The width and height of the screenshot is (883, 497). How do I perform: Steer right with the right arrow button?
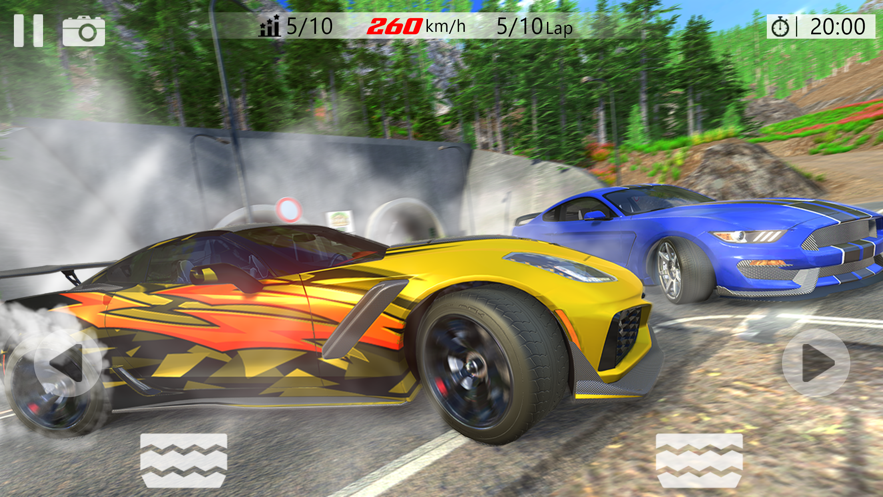point(815,363)
